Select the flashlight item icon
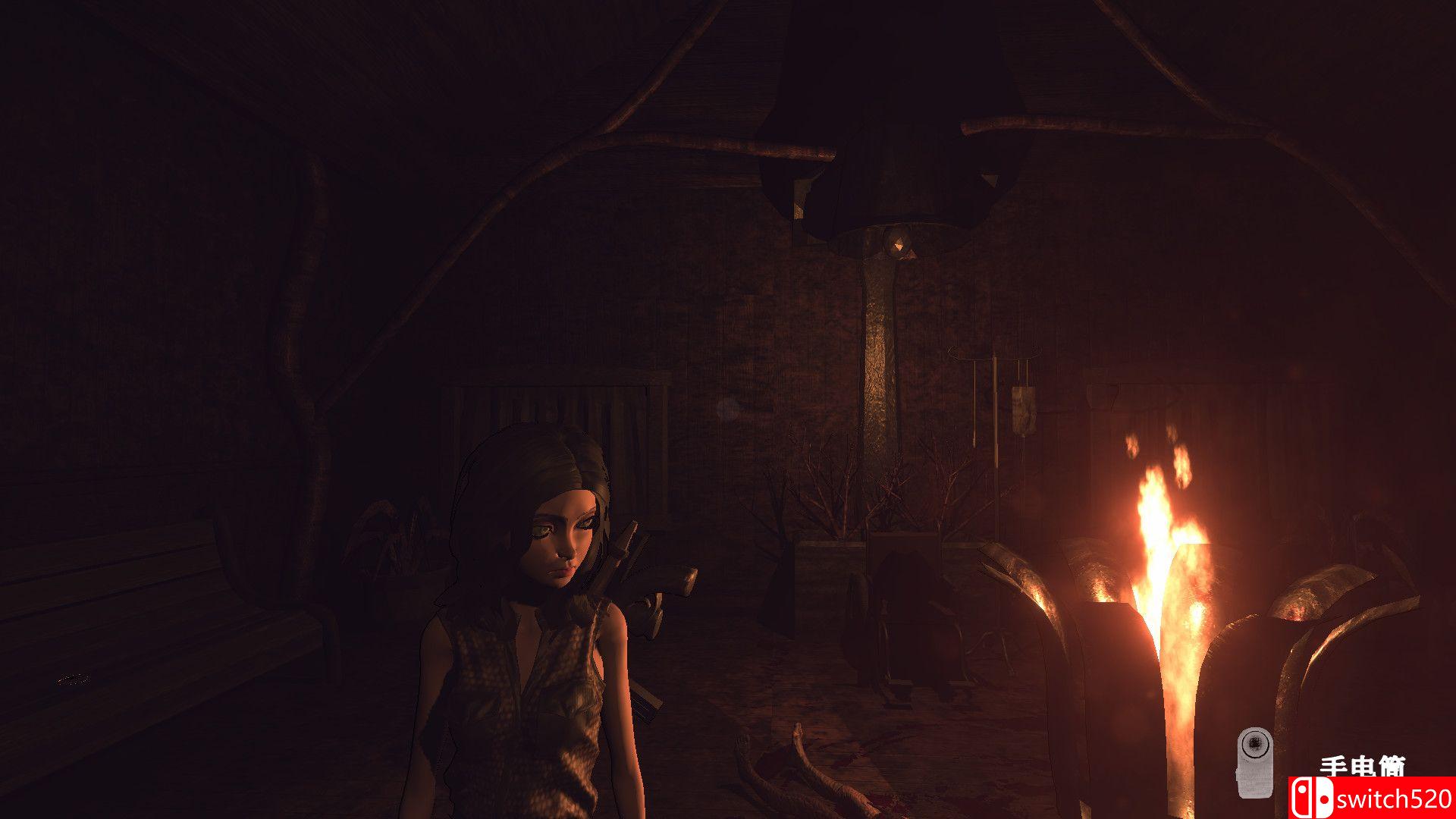The height and width of the screenshot is (819, 1456). click(1254, 761)
